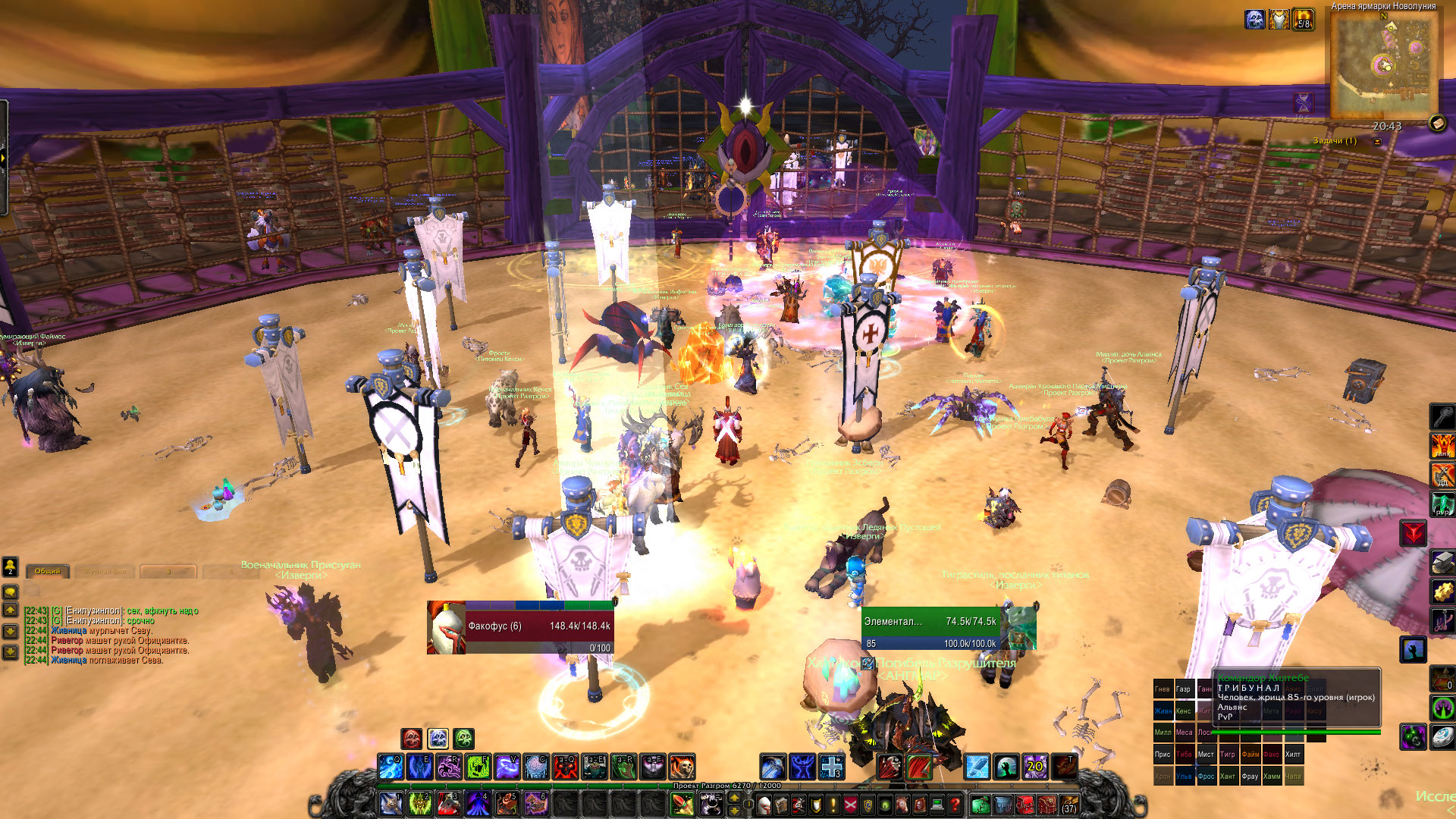Cast the green spiral spell bound to F

478,767
